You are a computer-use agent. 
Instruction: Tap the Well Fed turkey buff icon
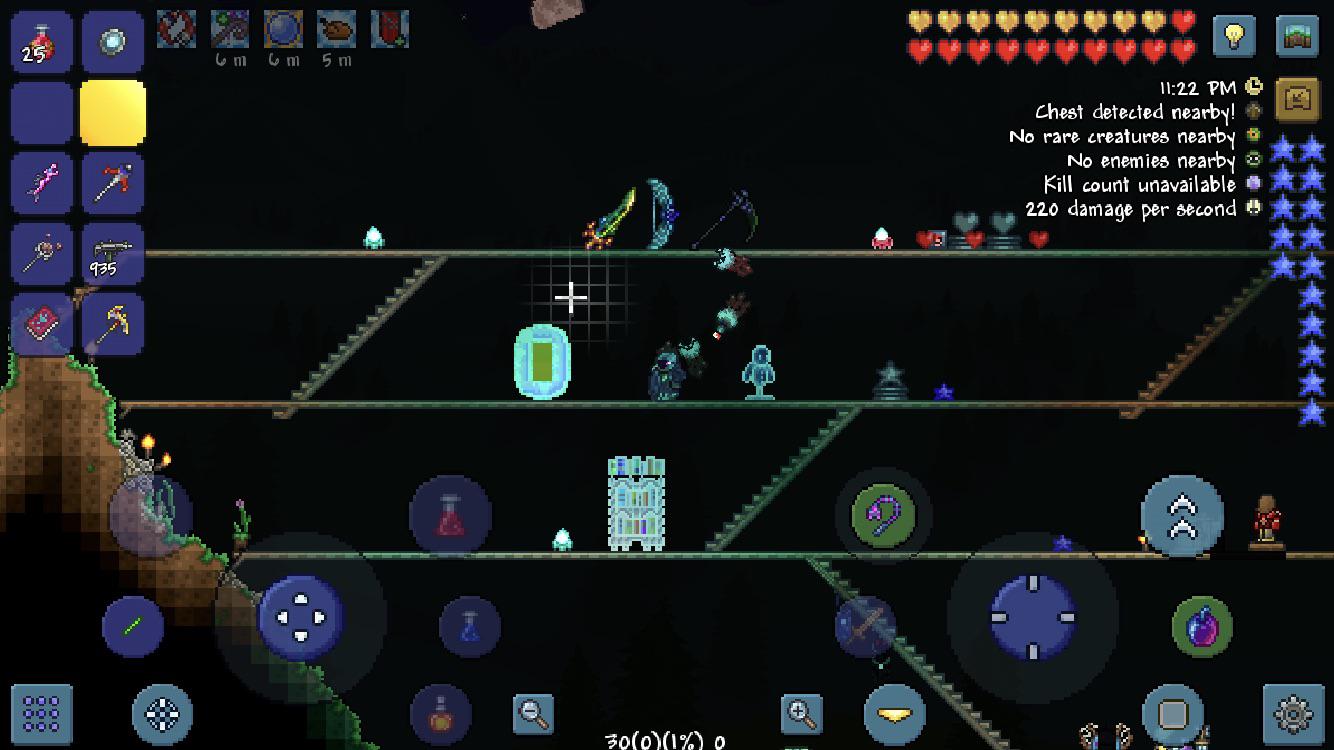(x=336, y=29)
